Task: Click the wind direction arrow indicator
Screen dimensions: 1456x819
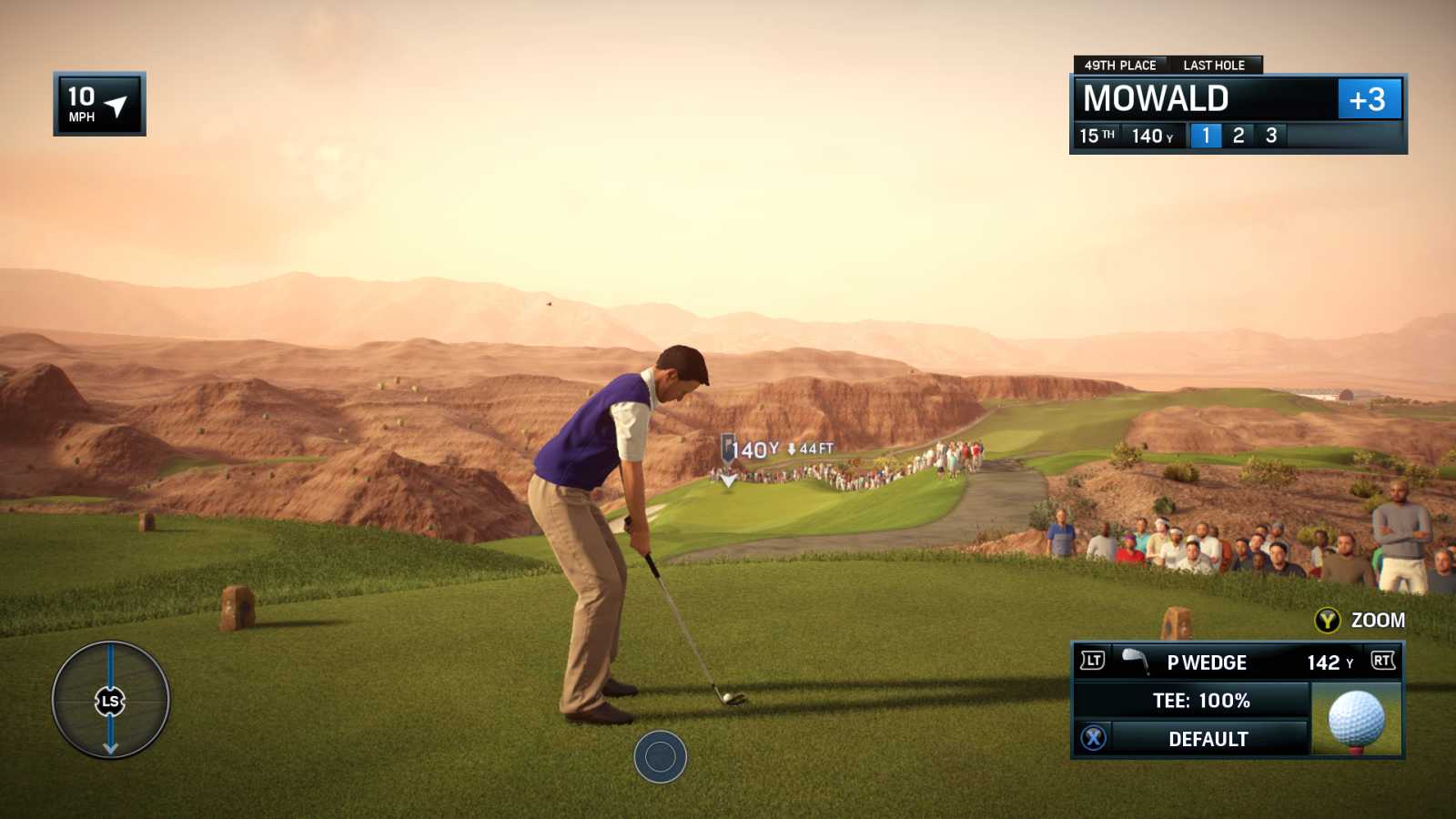Action: pos(116,106)
